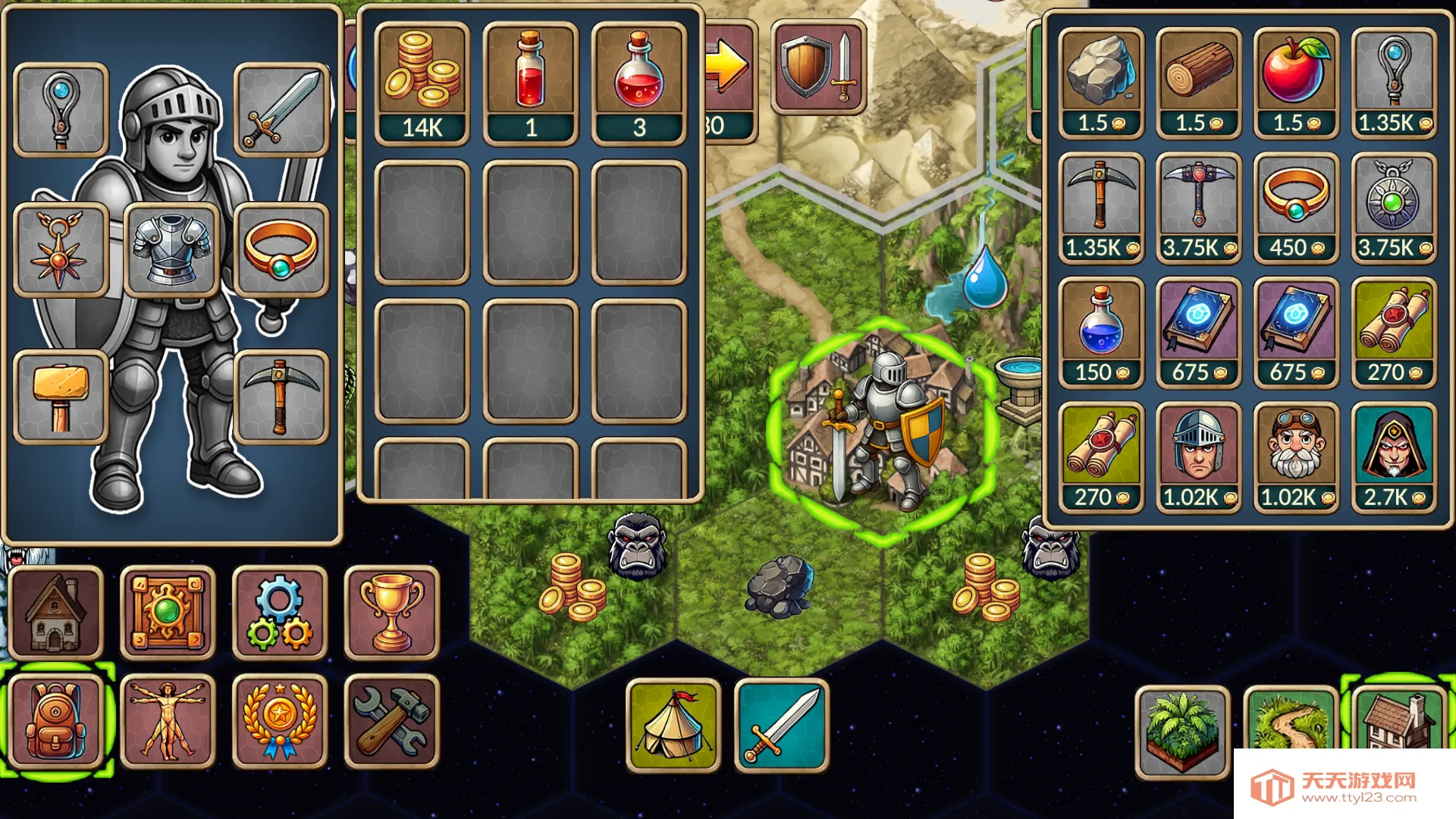Screen dimensions: 1456x819
Task: Select the wrench and hammer crafting button
Action: [x=391, y=721]
